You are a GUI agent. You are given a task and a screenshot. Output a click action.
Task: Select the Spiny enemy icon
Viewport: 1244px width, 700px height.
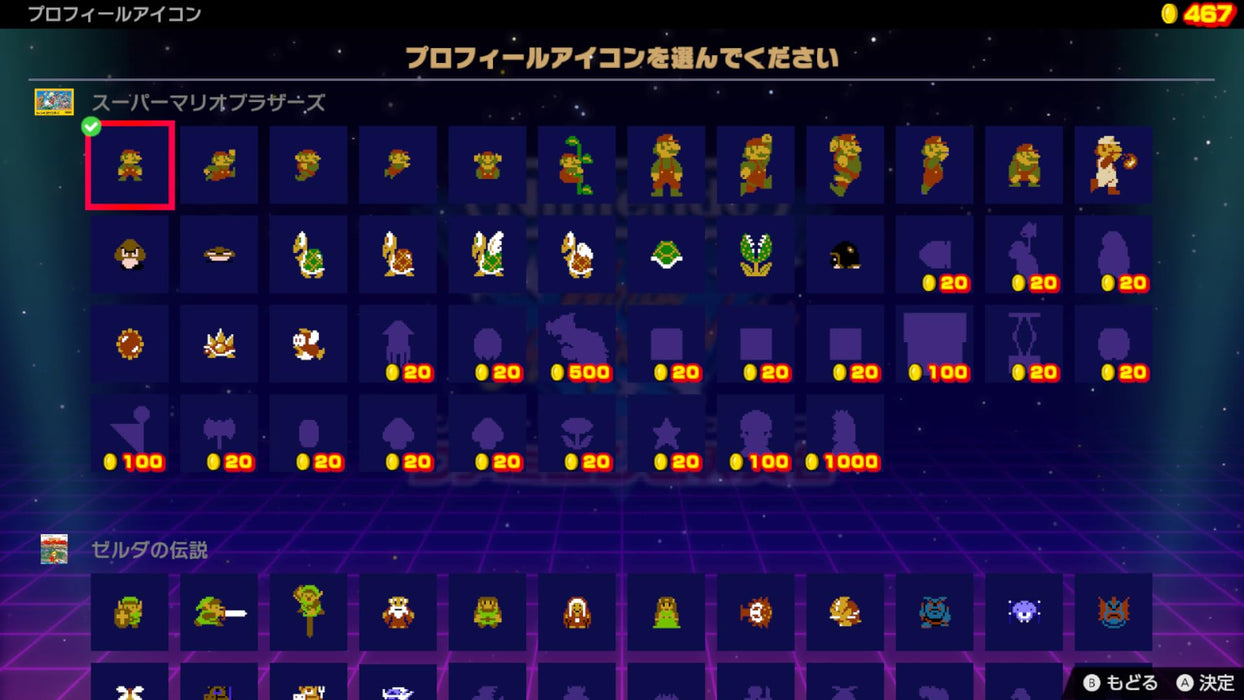point(219,344)
